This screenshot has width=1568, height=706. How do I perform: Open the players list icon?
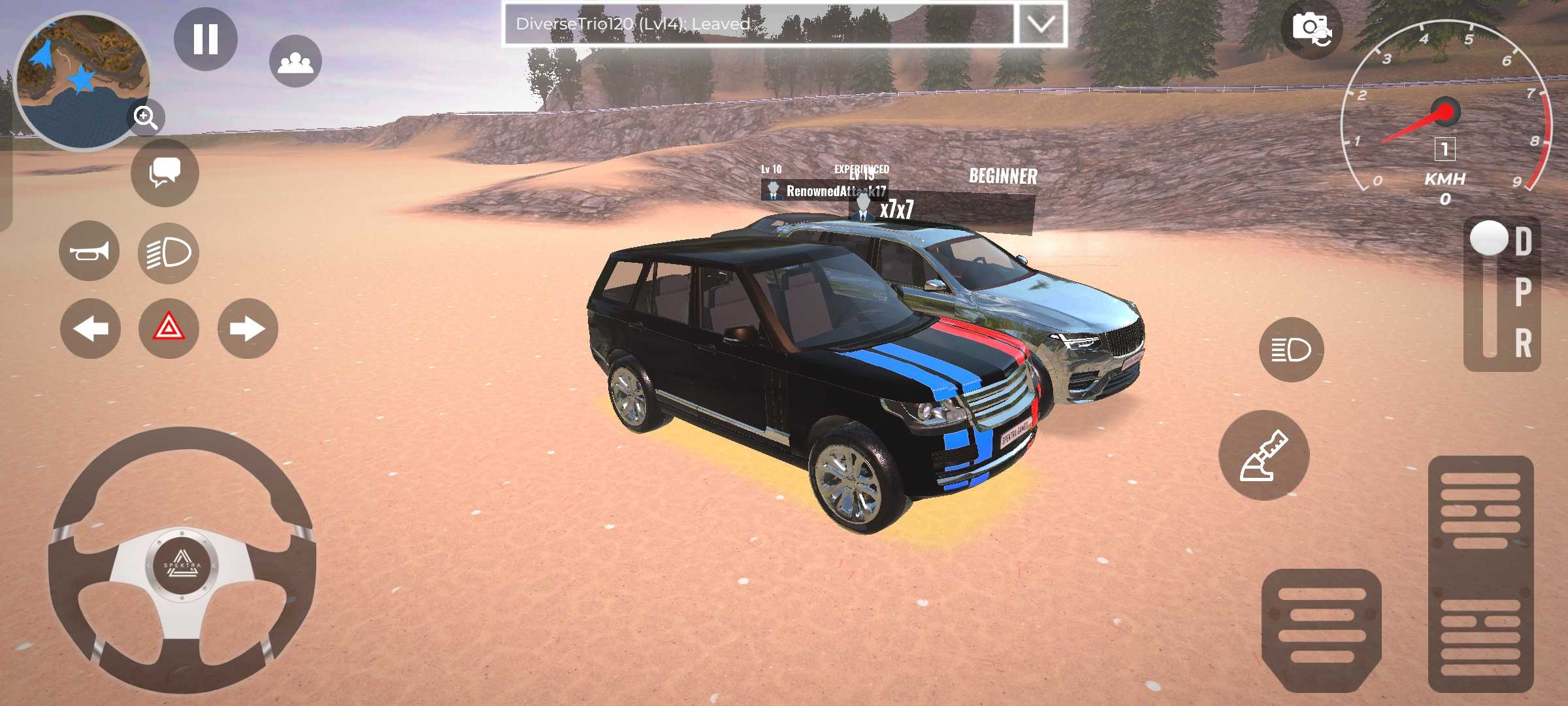[295, 62]
